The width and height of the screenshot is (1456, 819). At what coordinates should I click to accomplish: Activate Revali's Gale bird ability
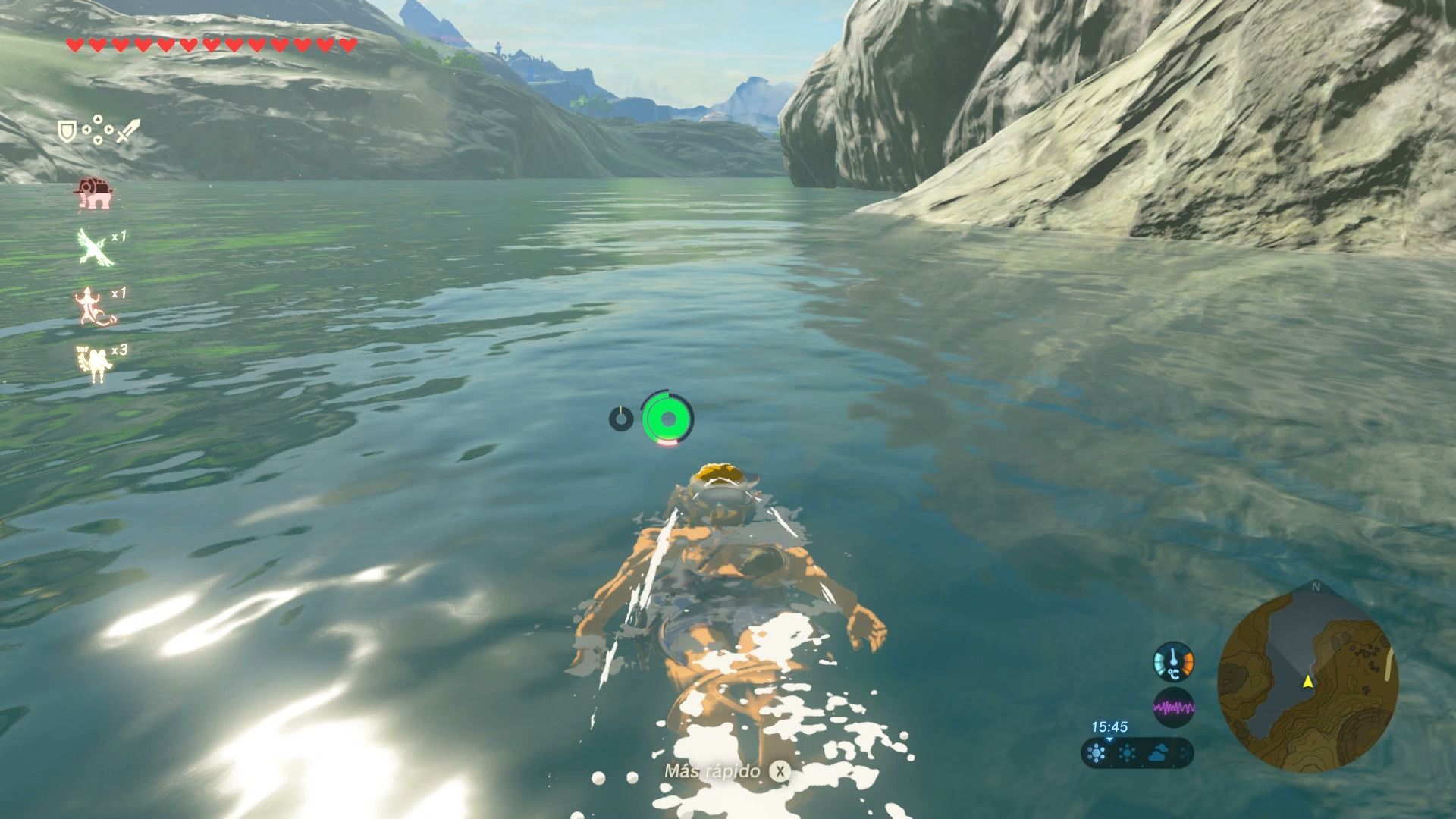pyautogui.click(x=96, y=247)
